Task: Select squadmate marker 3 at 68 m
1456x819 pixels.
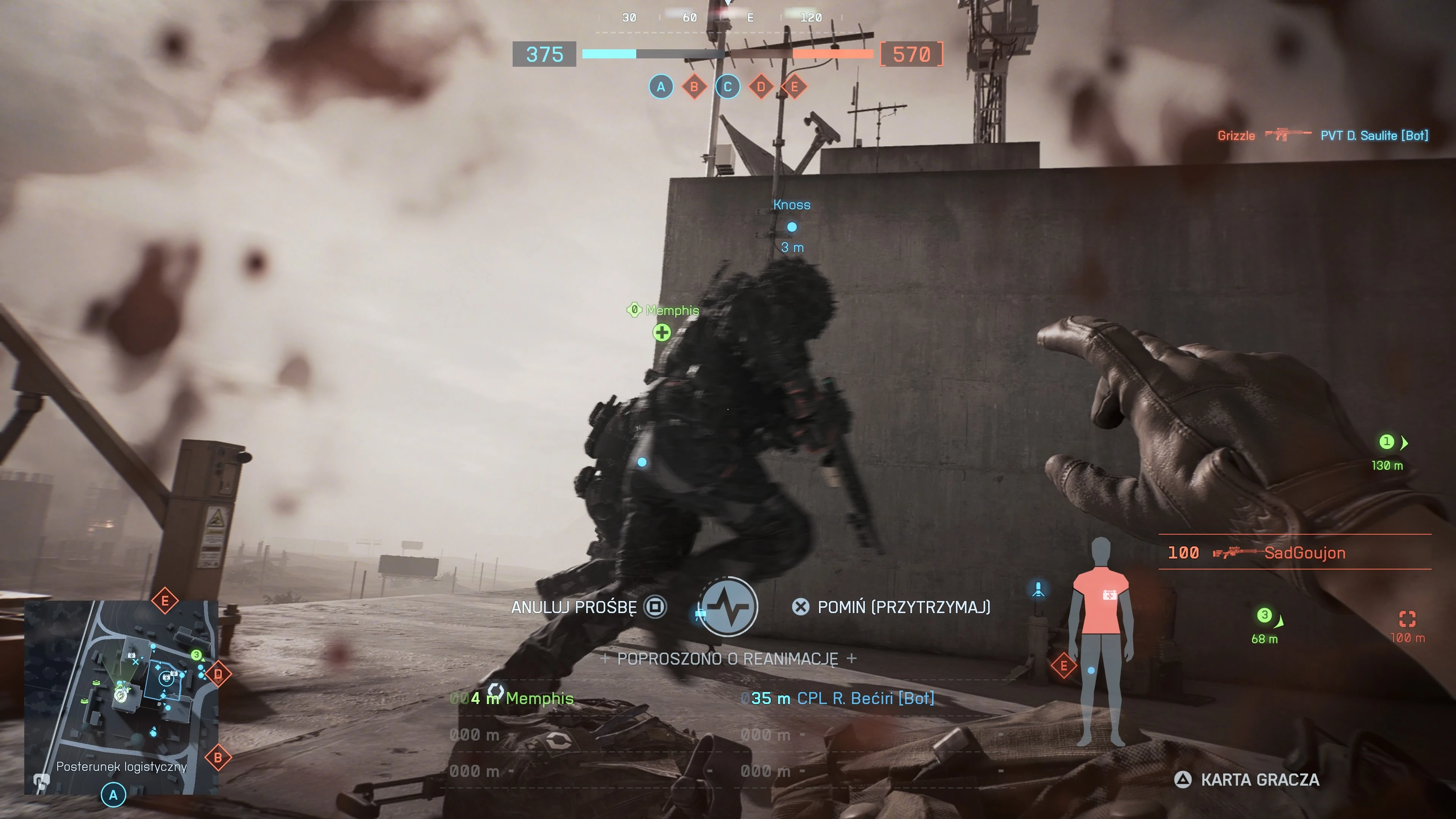Action: pos(1265,615)
